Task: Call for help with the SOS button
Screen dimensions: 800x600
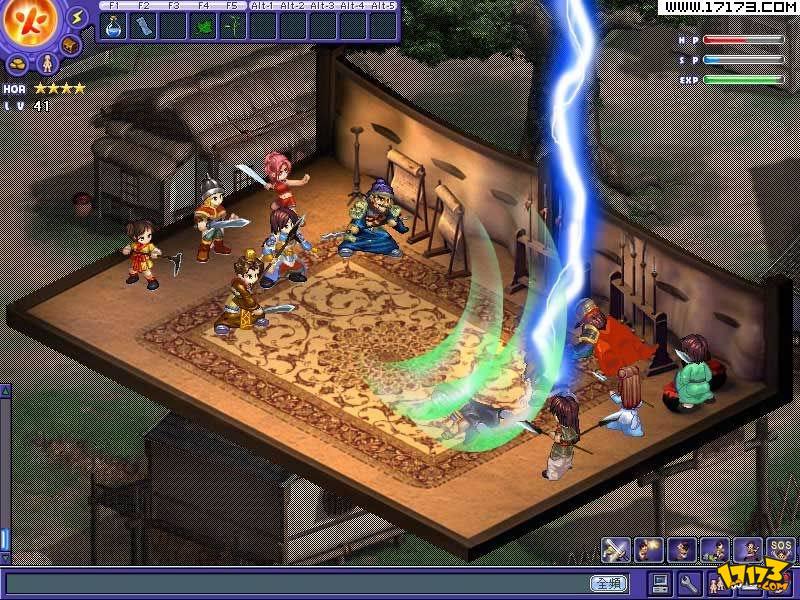Action: (780, 549)
